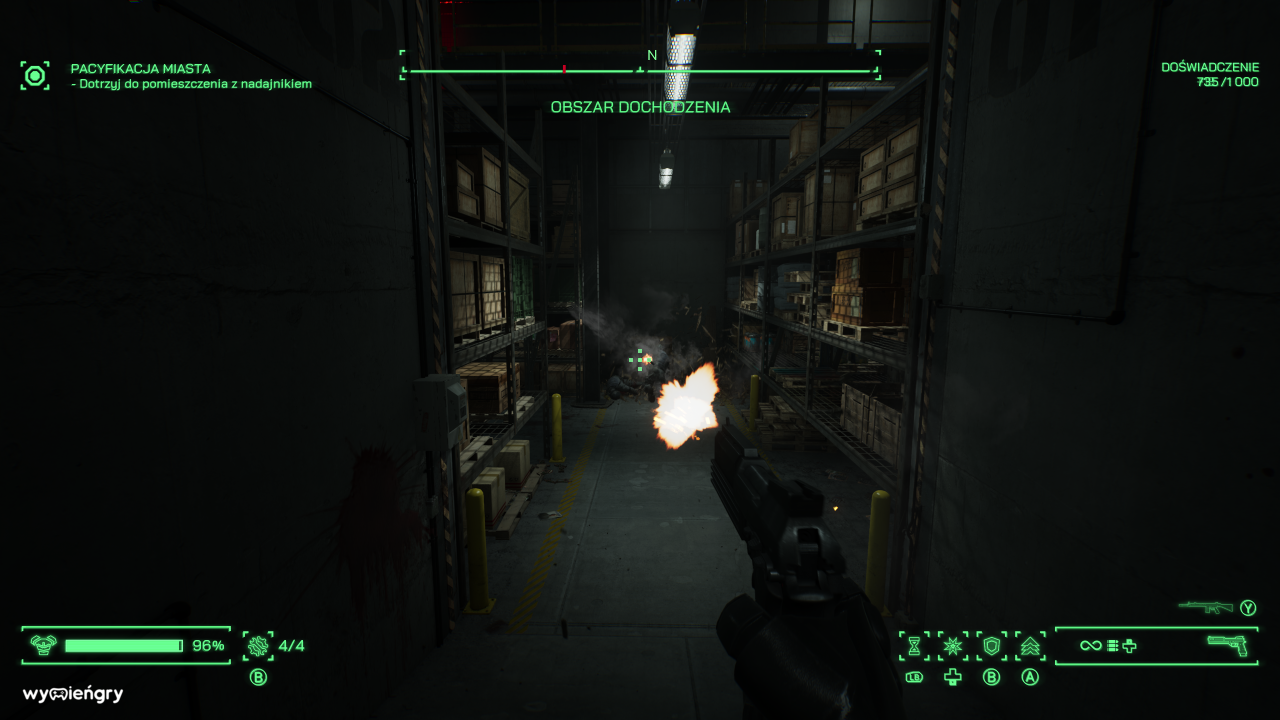Open the PACYFIKACJA MIASTA mission entry
Image resolution: width=1280 pixels, height=720 pixels.
click(139, 69)
